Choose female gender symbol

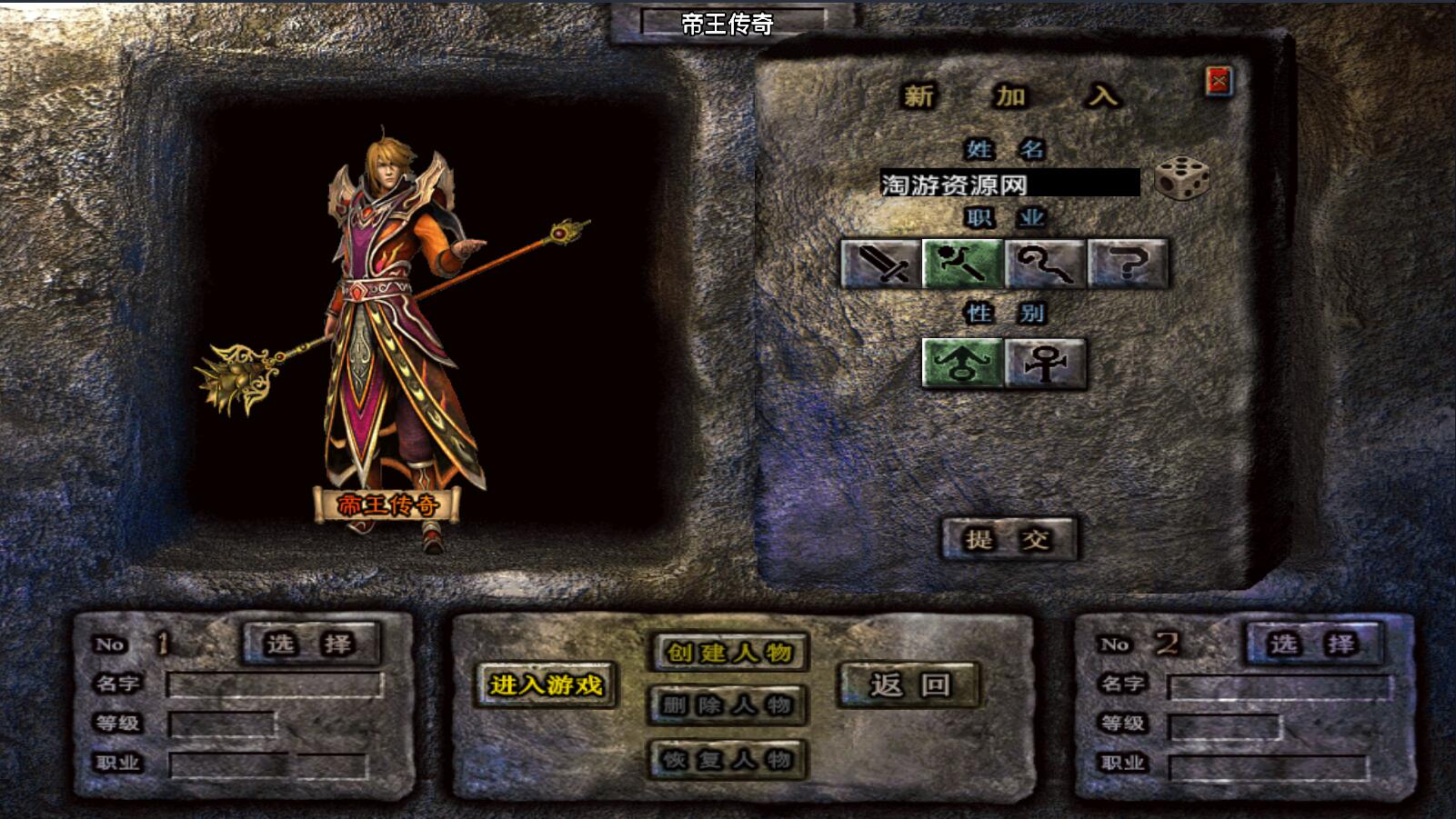point(1046,364)
